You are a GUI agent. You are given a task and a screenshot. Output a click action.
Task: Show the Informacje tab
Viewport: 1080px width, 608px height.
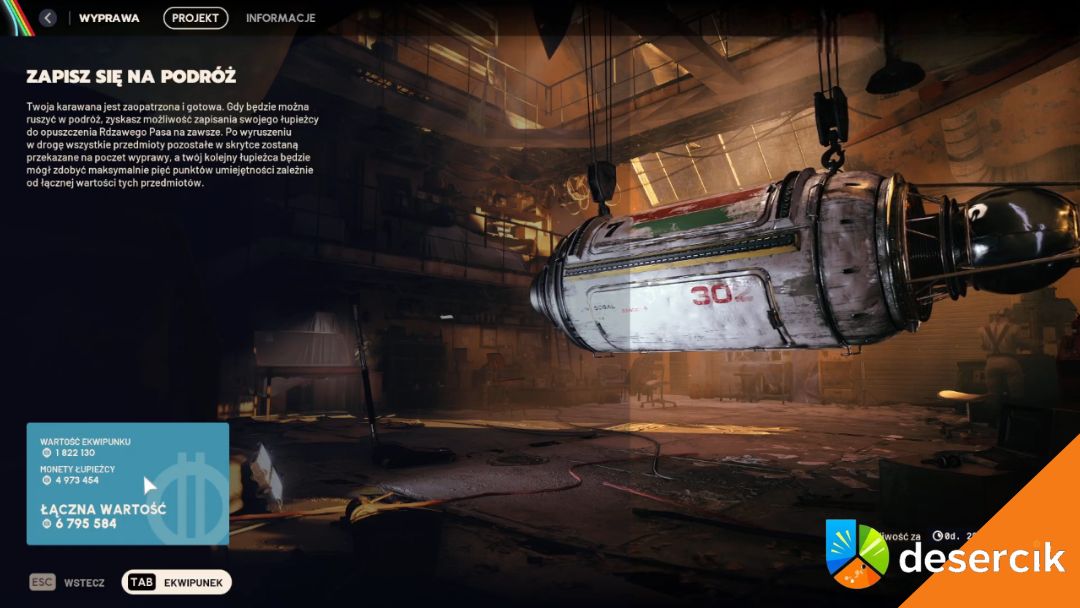(280, 18)
